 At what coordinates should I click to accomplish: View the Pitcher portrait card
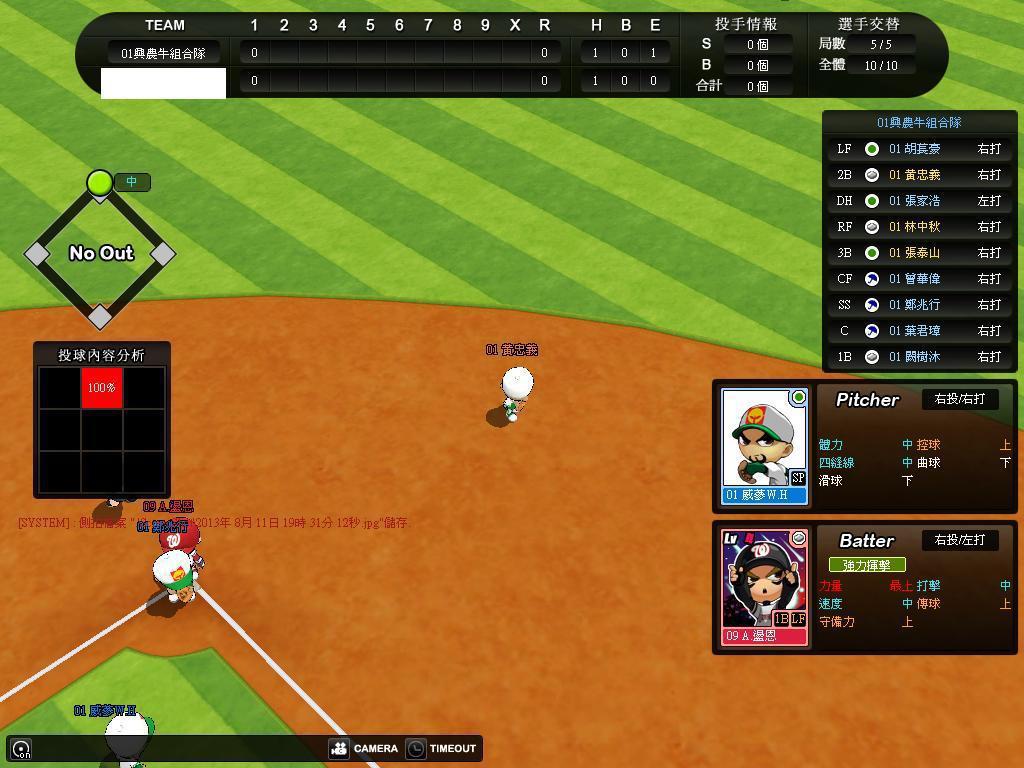(x=765, y=446)
